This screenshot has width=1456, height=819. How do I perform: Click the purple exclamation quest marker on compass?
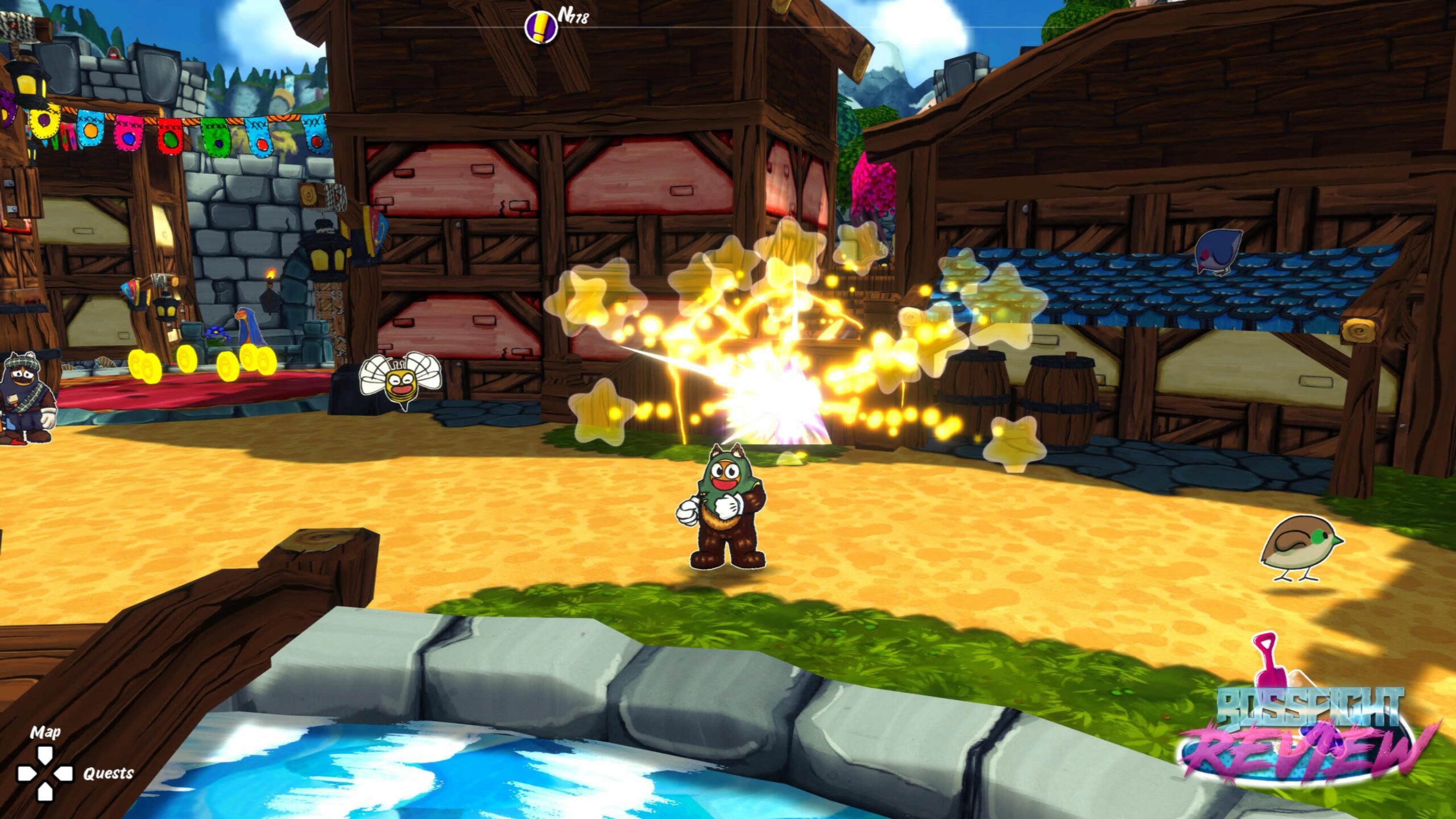[540, 26]
